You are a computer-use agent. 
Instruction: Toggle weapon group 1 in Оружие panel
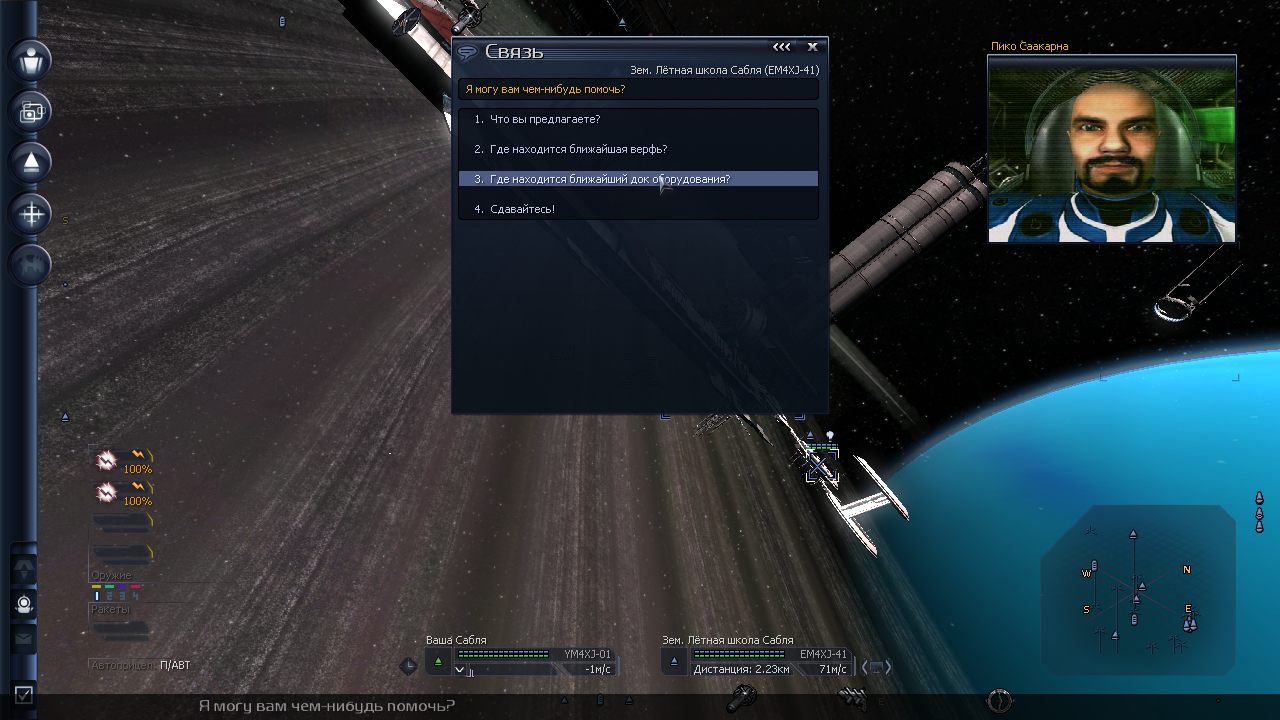[x=97, y=595]
